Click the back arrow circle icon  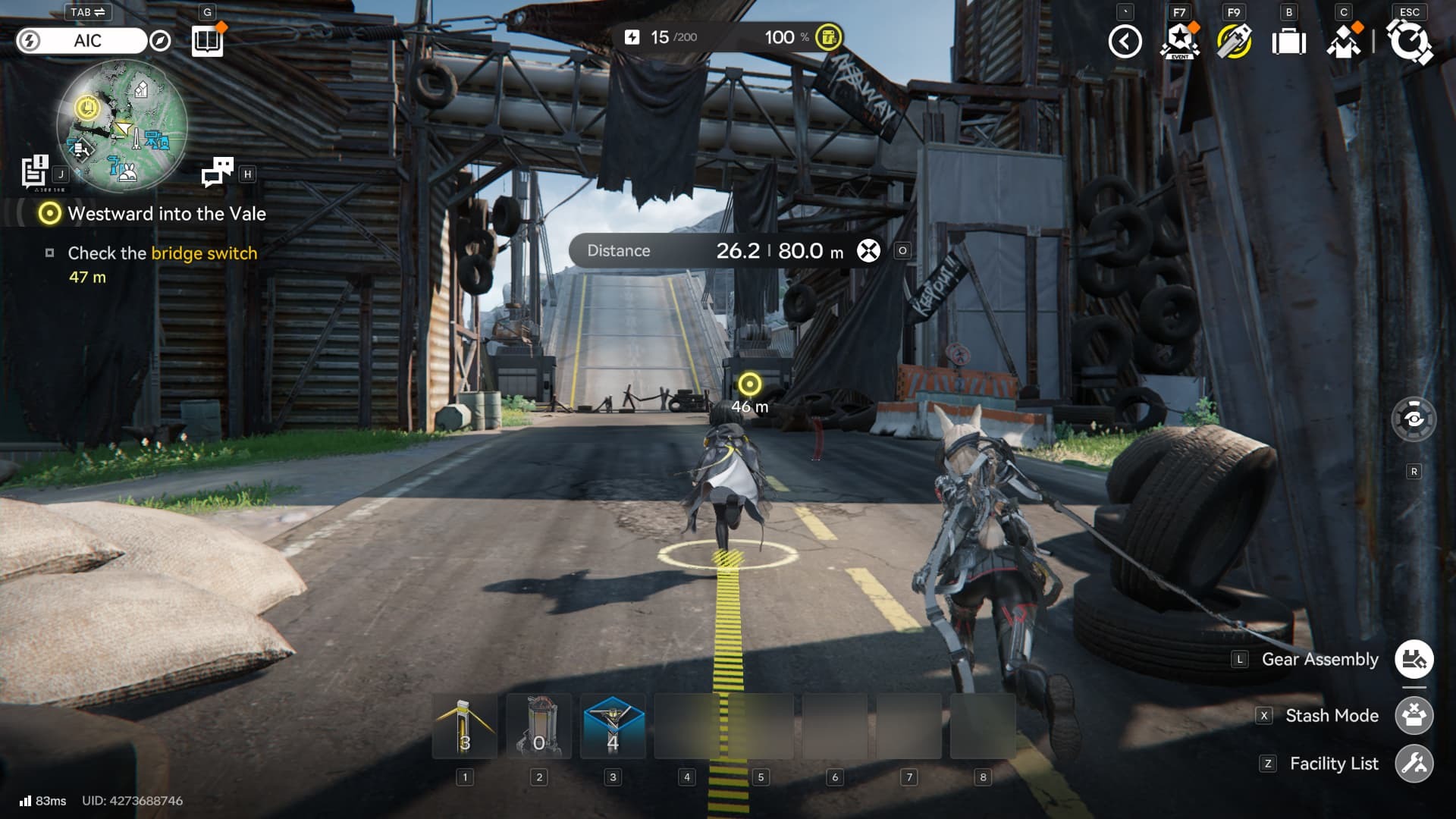[1125, 42]
